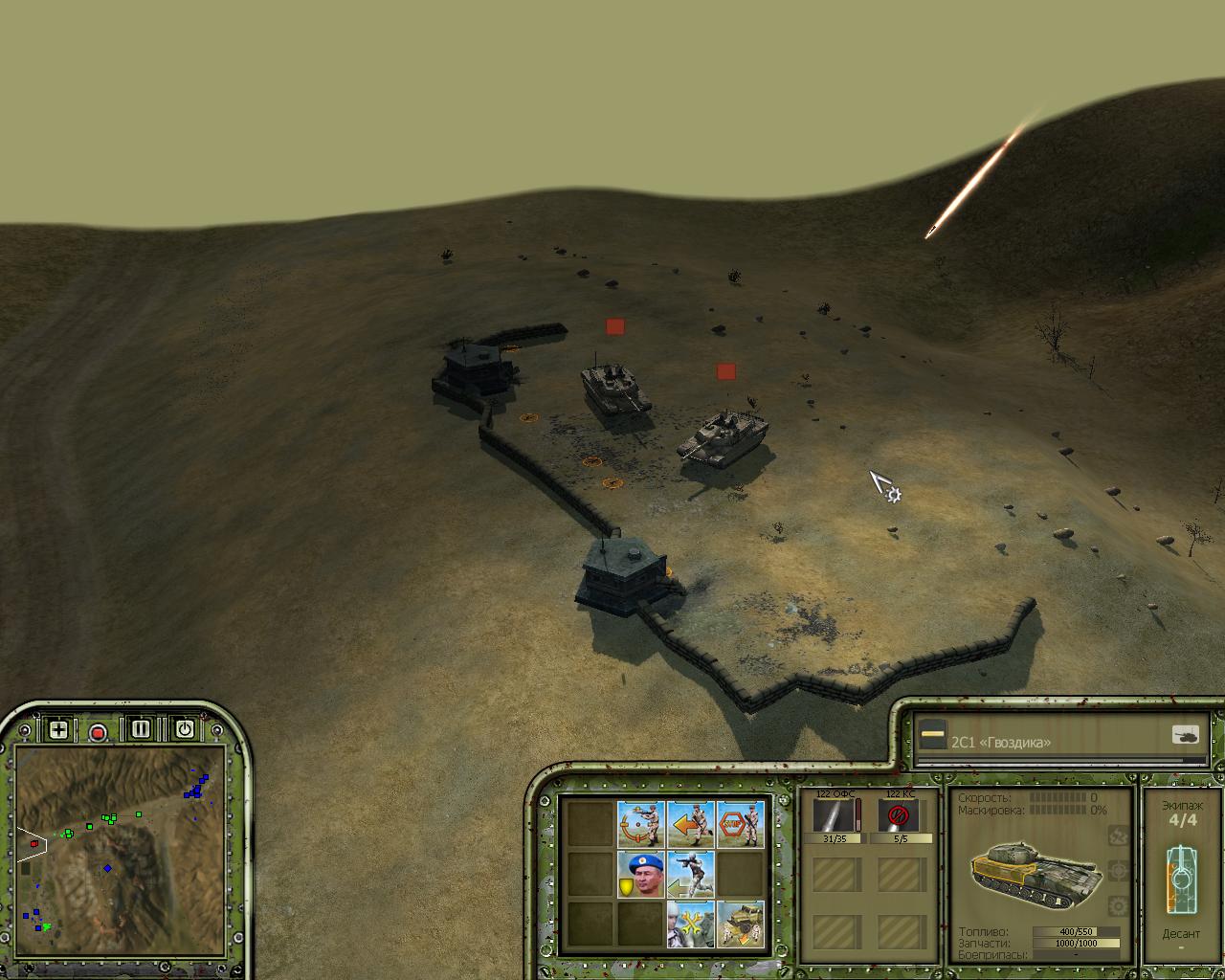The width and height of the screenshot is (1225, 980).
Task: Select the blue beret defend stance icon
Action: pos(640,875)
